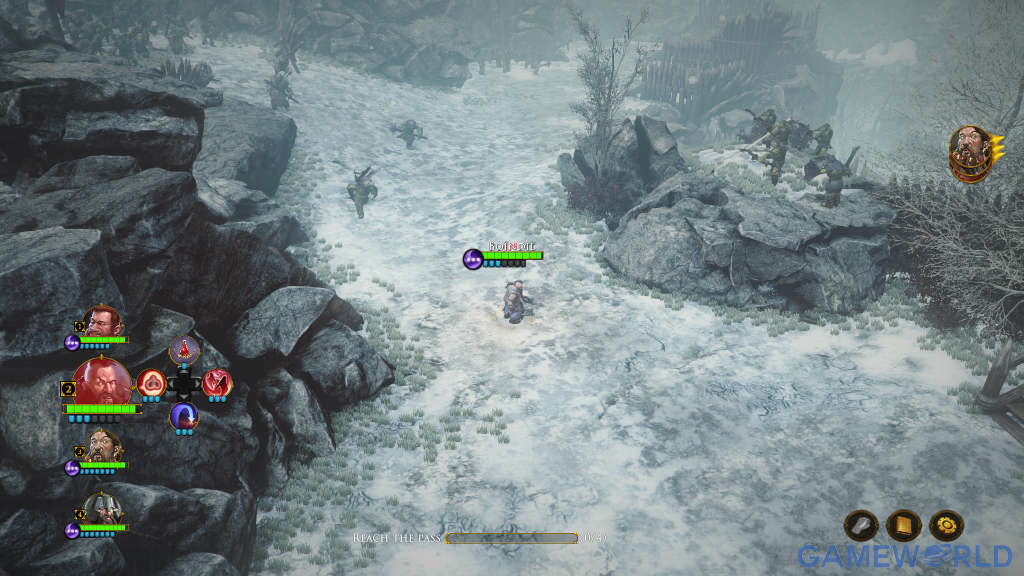Open the gear settings button
The image size is (1024, 576).
[x=946, y=525]
